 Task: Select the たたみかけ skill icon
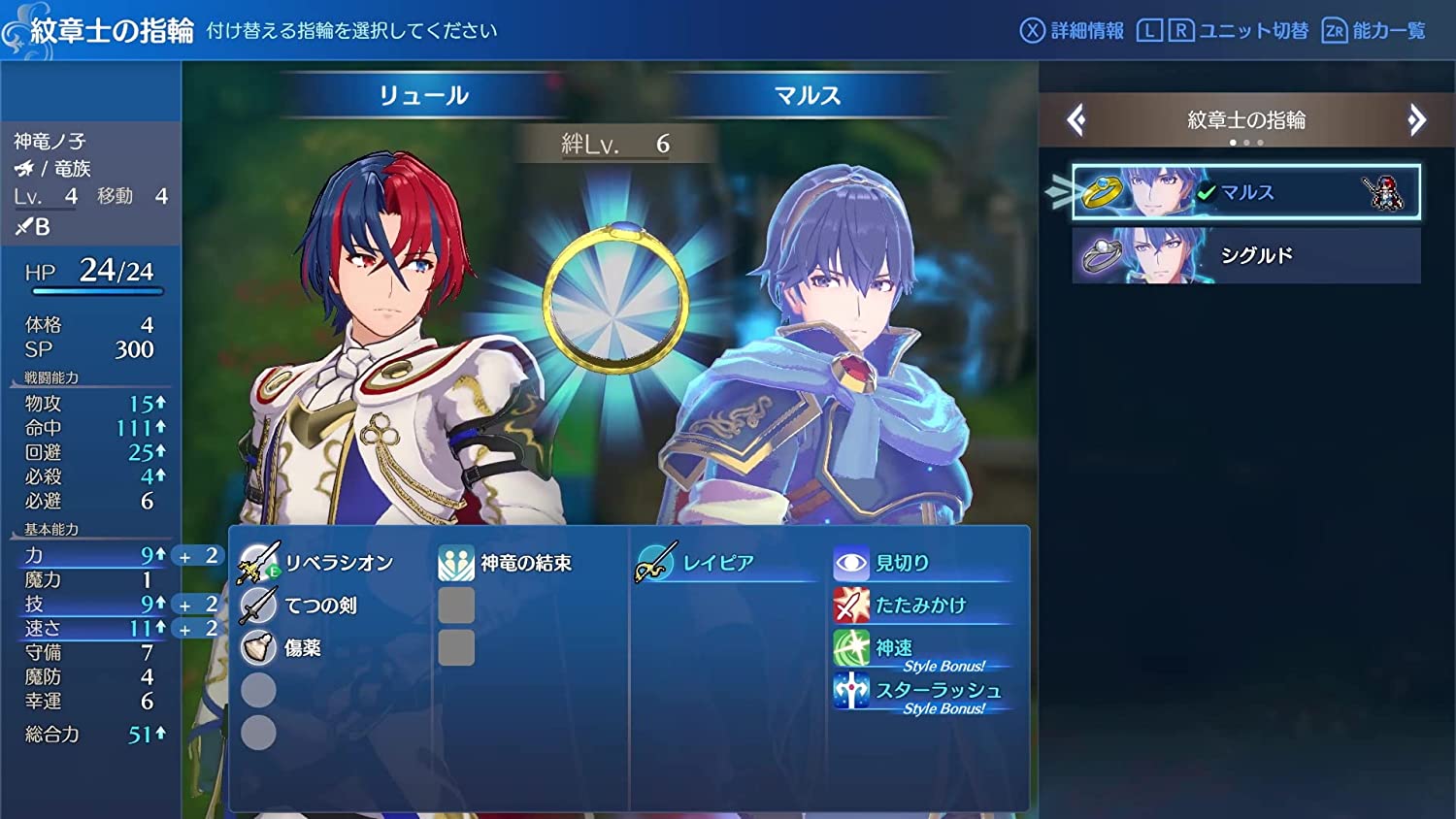coord(850,605)
